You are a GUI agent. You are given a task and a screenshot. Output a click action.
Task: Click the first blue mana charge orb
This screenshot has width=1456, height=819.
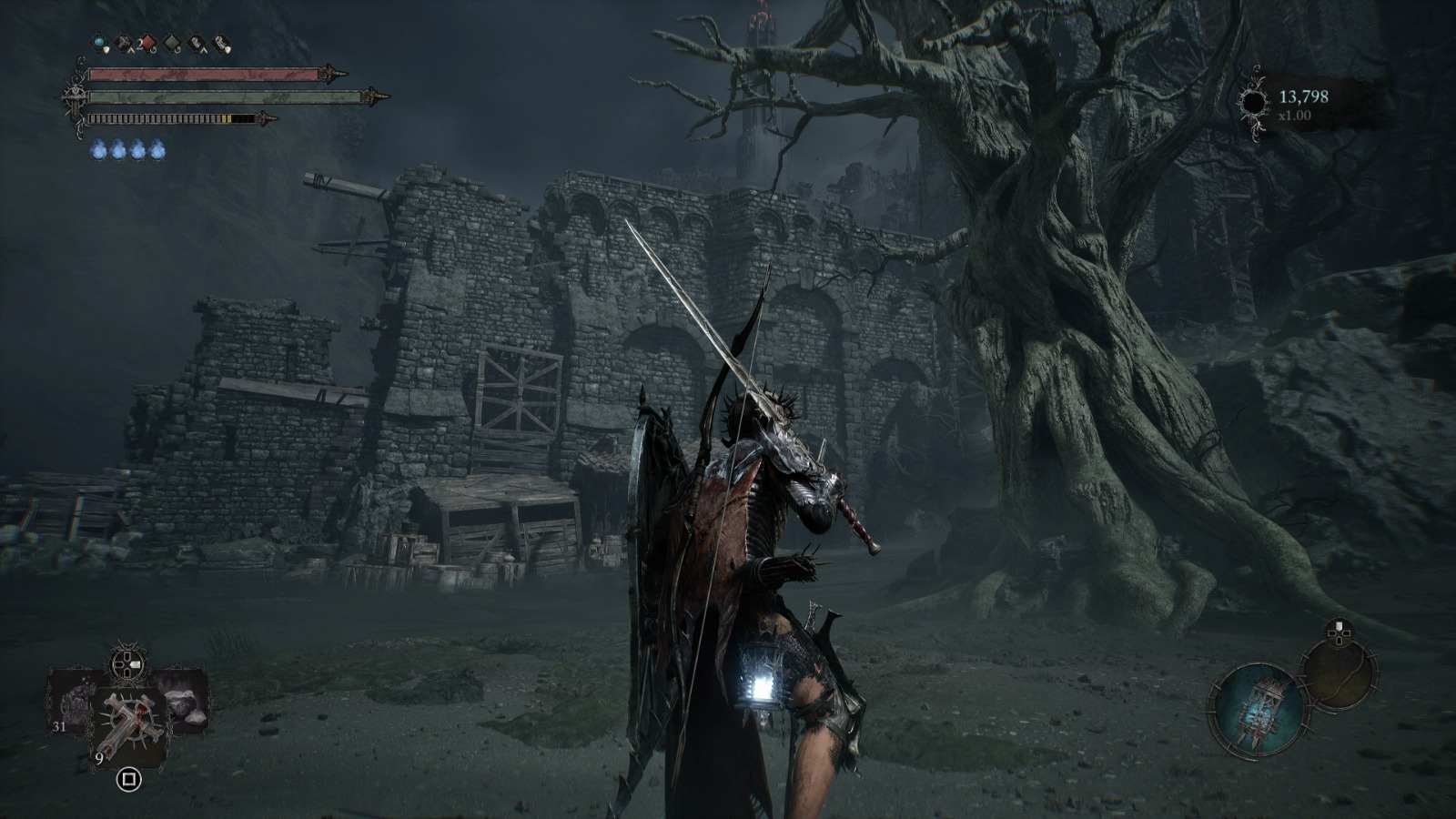[98, 149]
